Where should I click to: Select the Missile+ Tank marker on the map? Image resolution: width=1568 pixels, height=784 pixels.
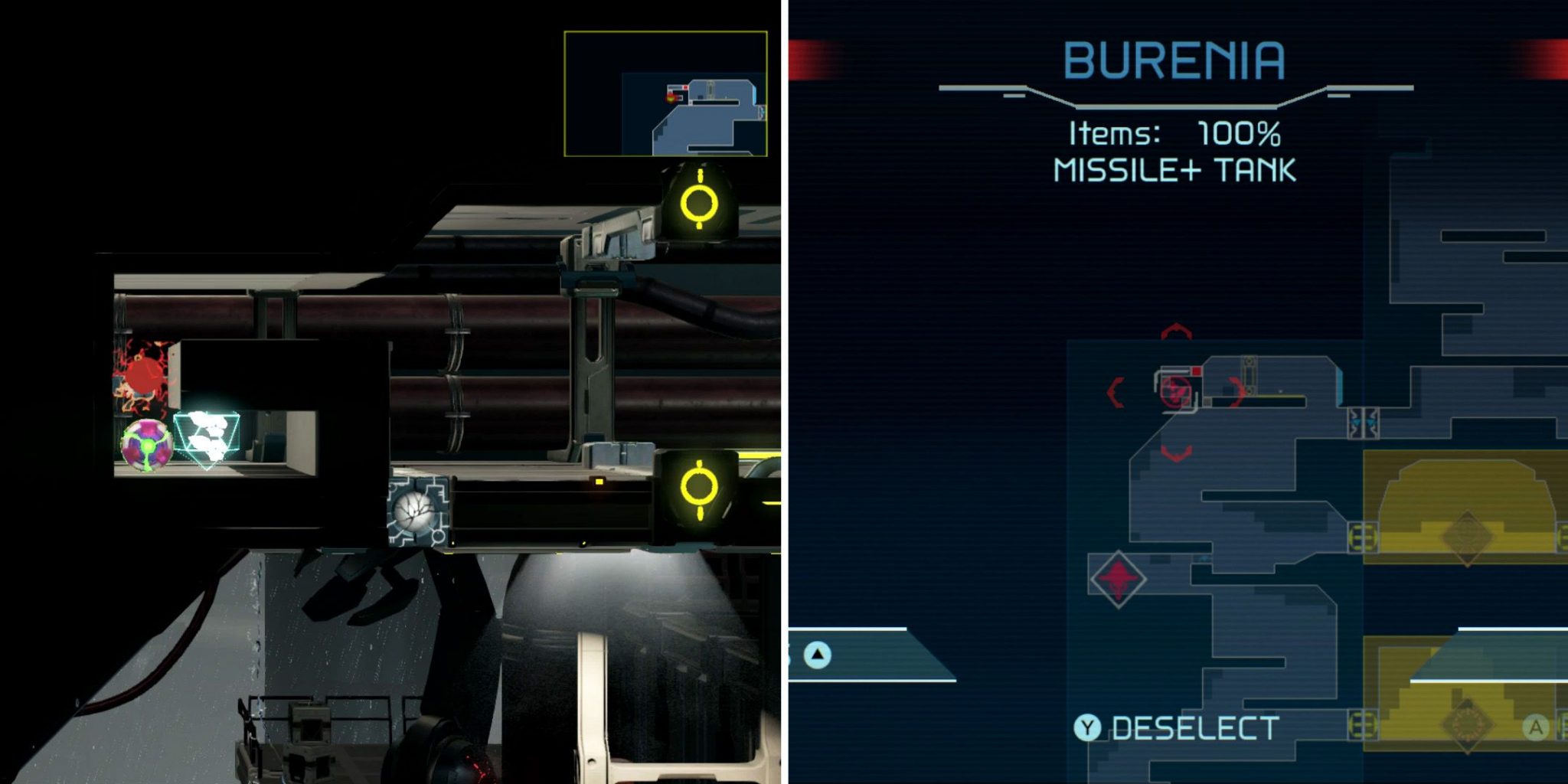tap(1197, 371)
